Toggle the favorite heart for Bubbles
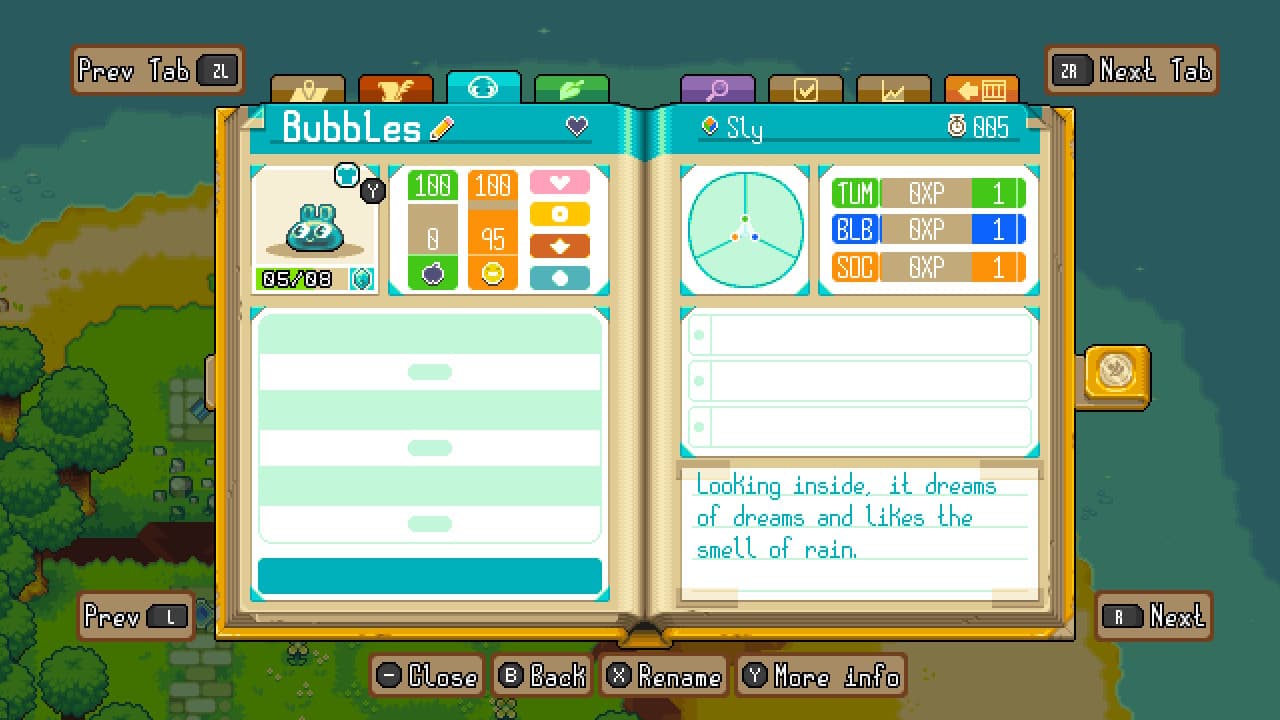Image resolution: width=1280 pixels, height=720 pixels. point(575,127)
